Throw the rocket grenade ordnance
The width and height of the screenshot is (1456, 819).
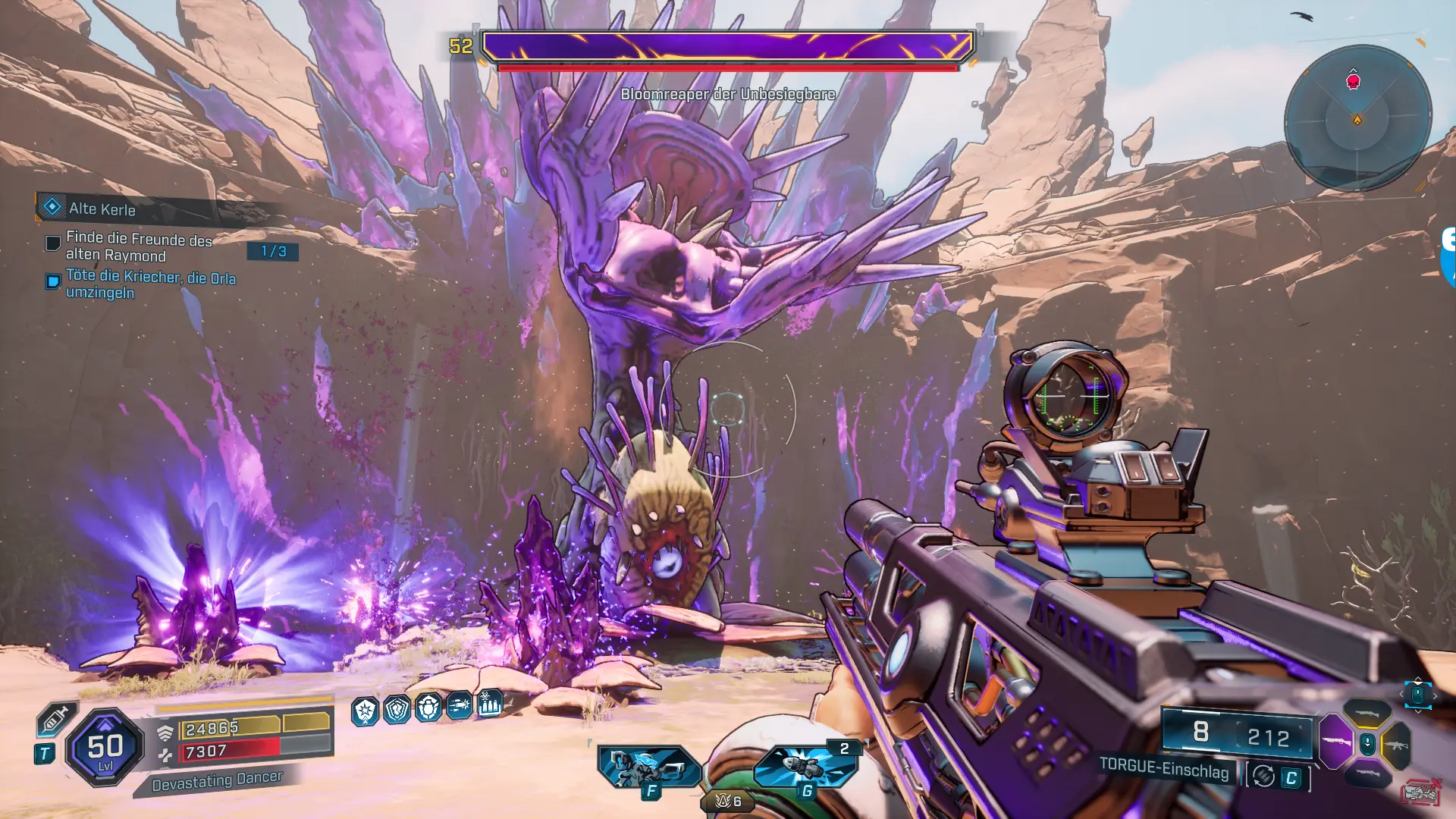click(x=805, y=766)
